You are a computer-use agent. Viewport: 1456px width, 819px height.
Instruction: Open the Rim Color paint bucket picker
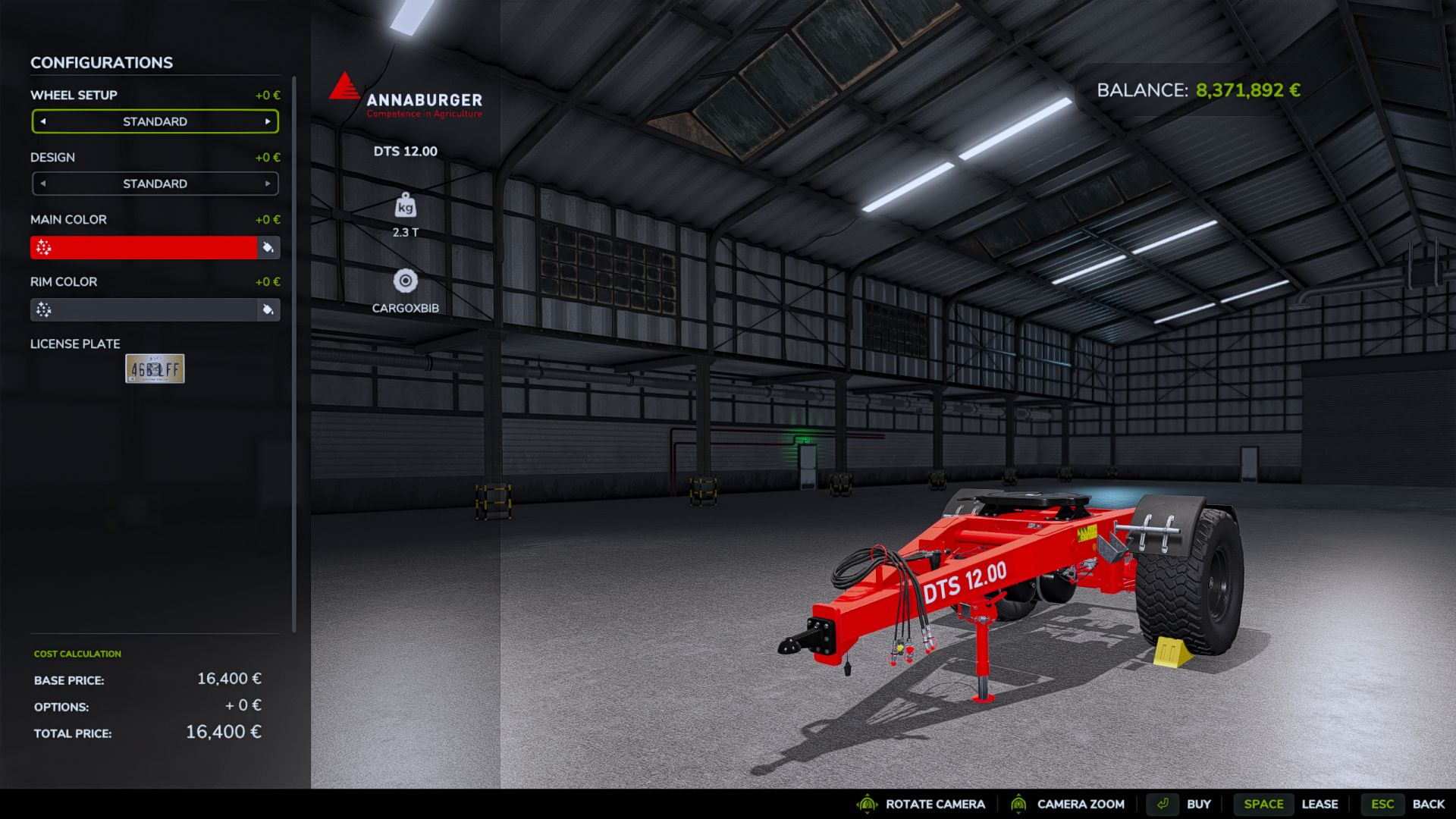[x=267, y=310]
